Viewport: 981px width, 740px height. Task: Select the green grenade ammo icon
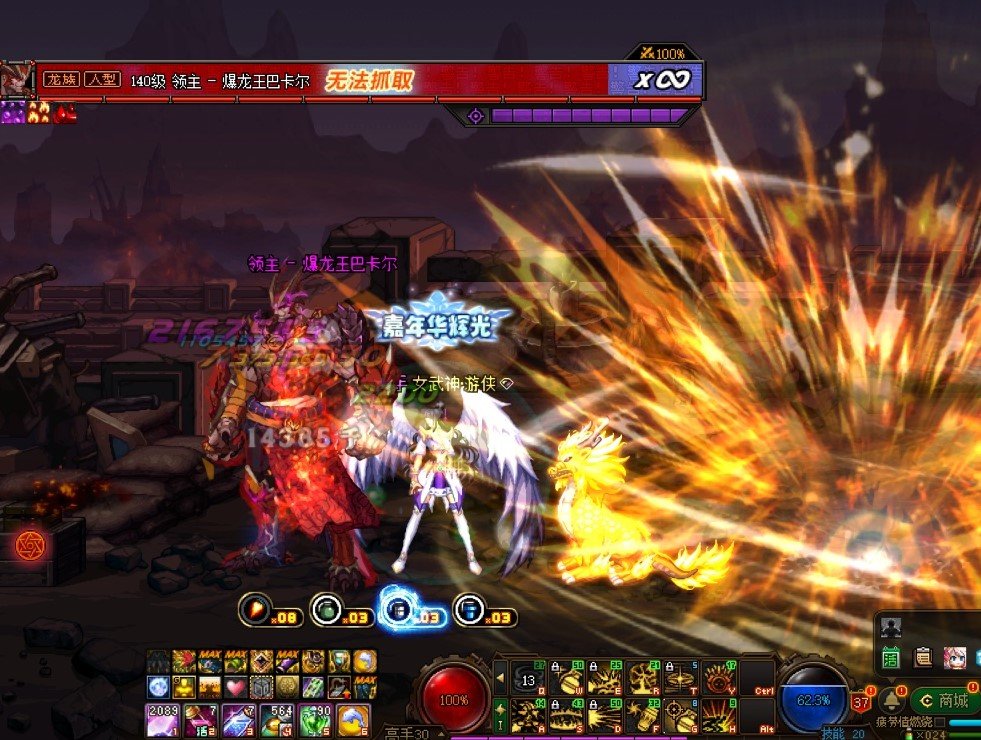pos(327,609)
